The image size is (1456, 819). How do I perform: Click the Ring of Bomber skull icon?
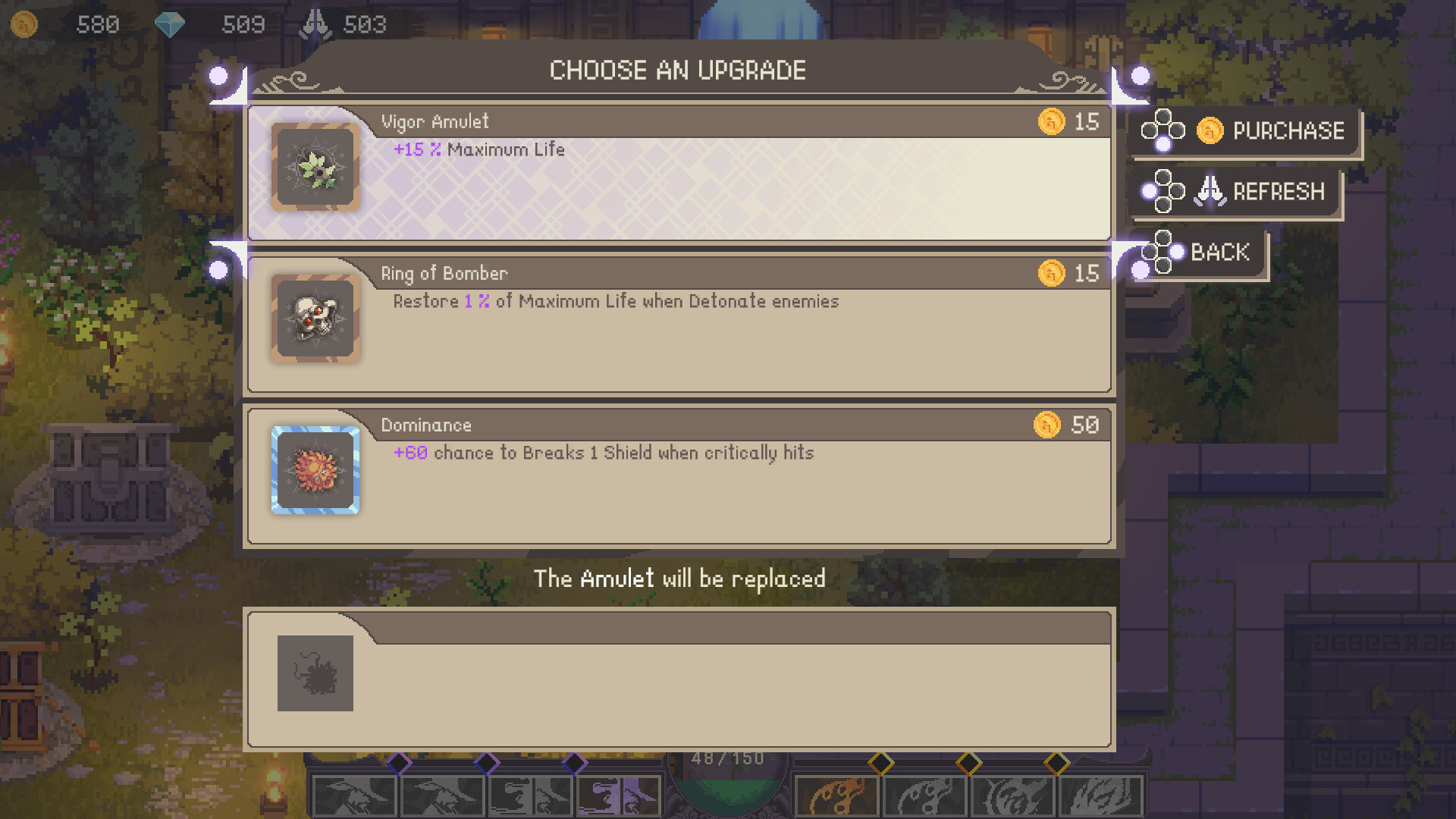click(315, 318)
